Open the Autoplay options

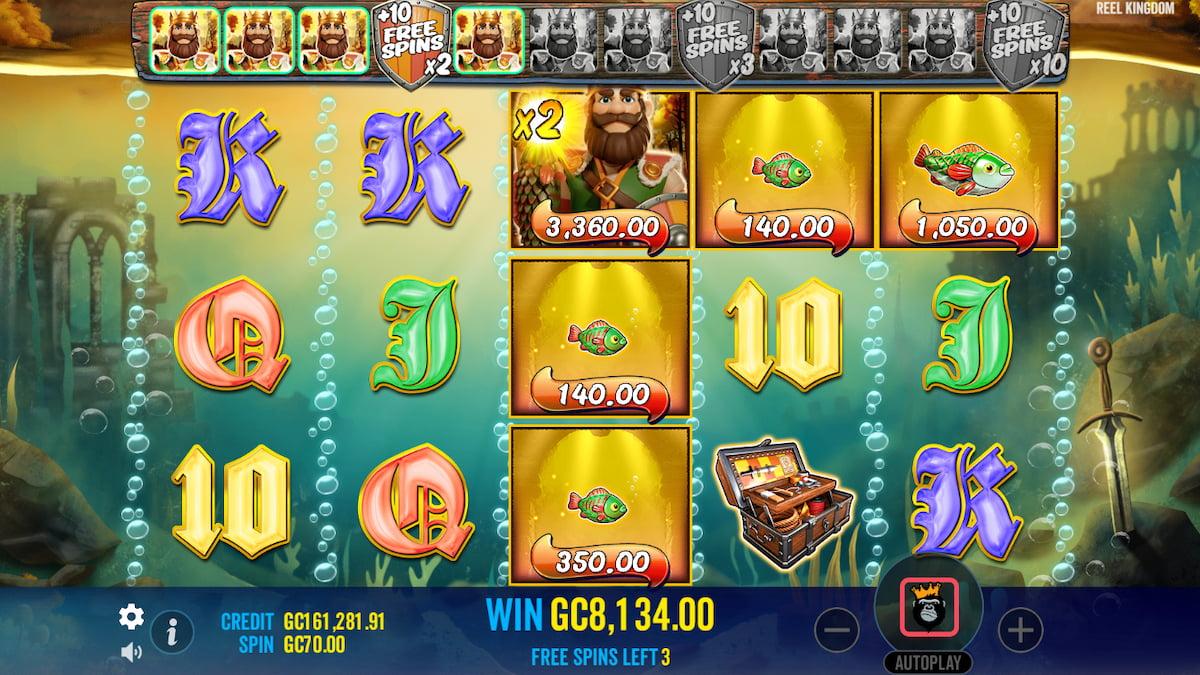pos(928,662)
